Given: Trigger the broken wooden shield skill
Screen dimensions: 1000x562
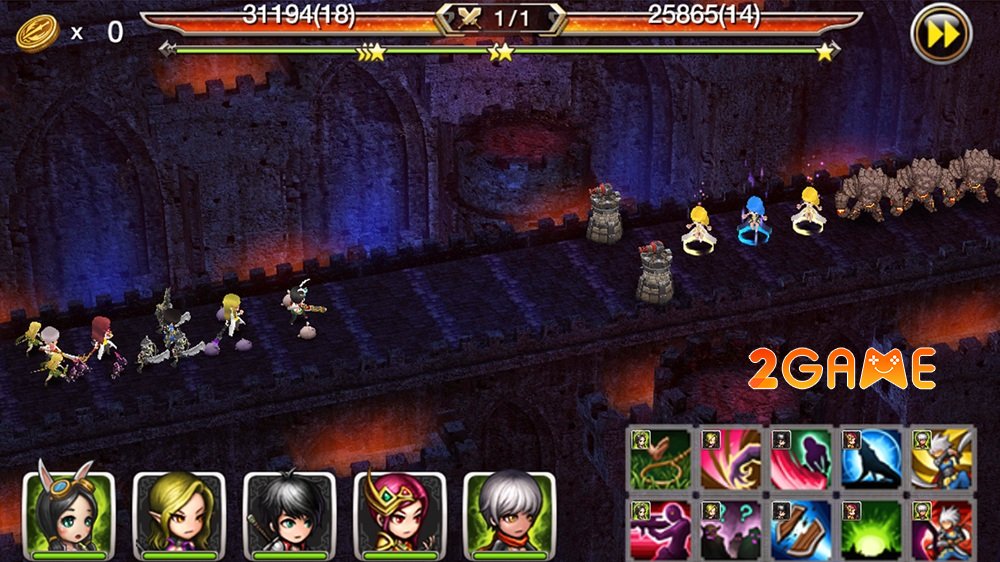Looking at the screenshot, I should coord(800,529).
